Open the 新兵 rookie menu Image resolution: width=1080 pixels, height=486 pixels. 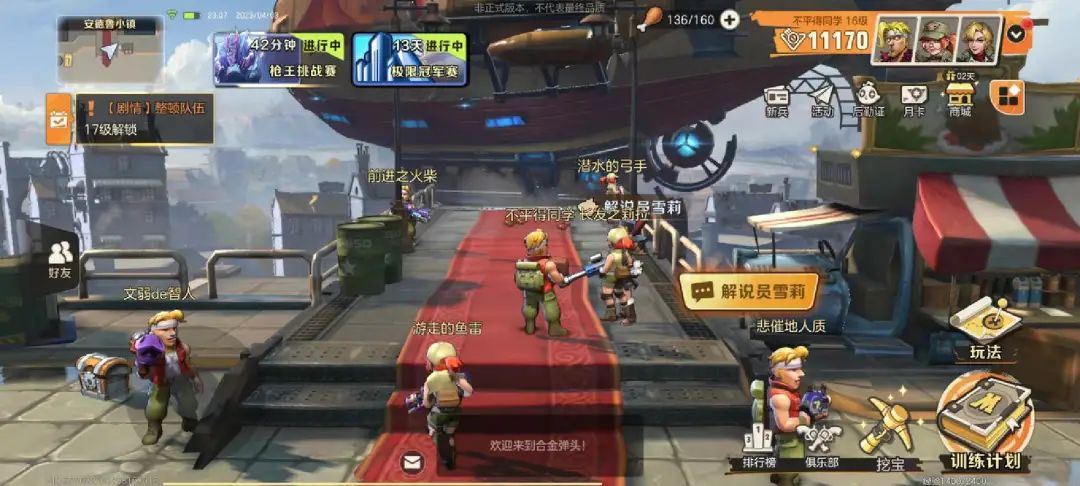coord(777,100)
